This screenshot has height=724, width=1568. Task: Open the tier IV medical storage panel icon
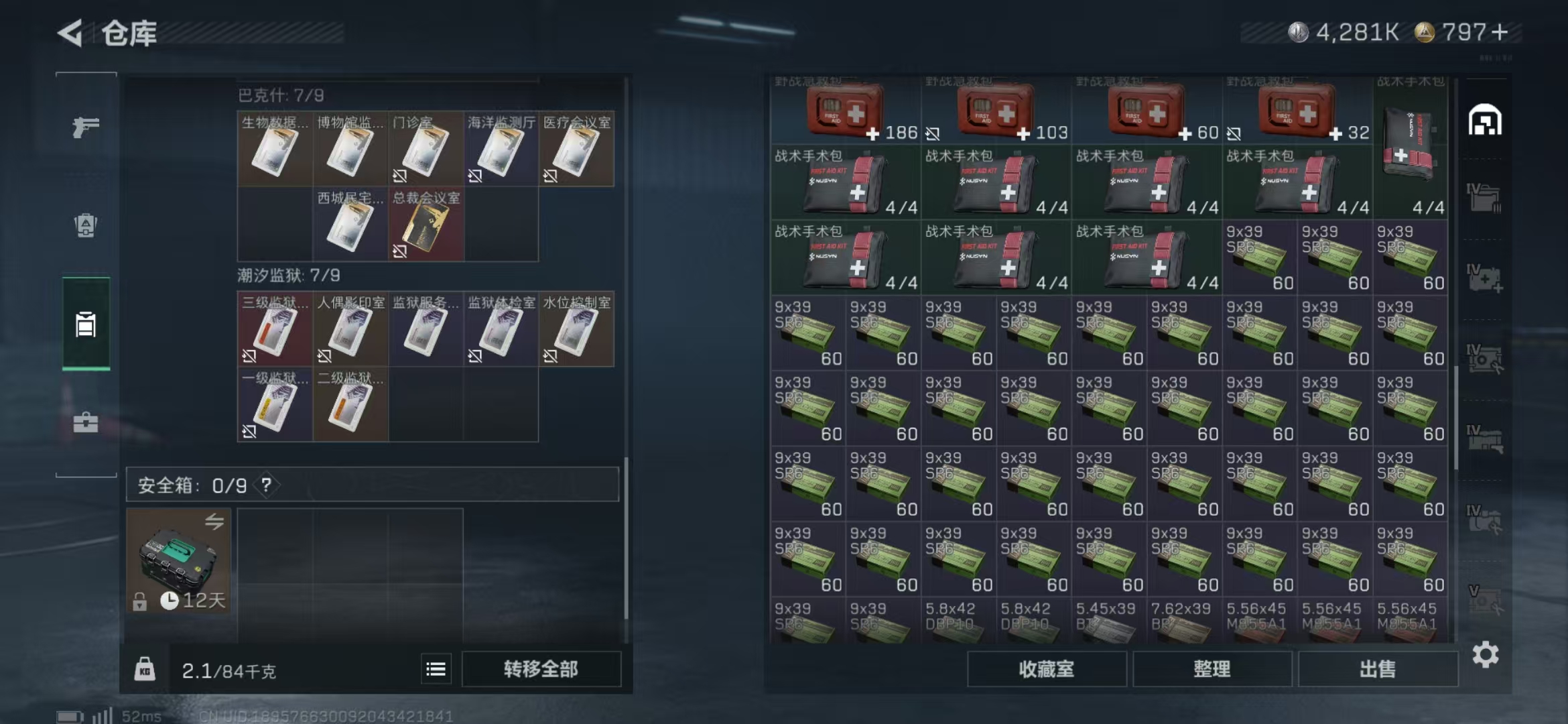(1486, 276)
